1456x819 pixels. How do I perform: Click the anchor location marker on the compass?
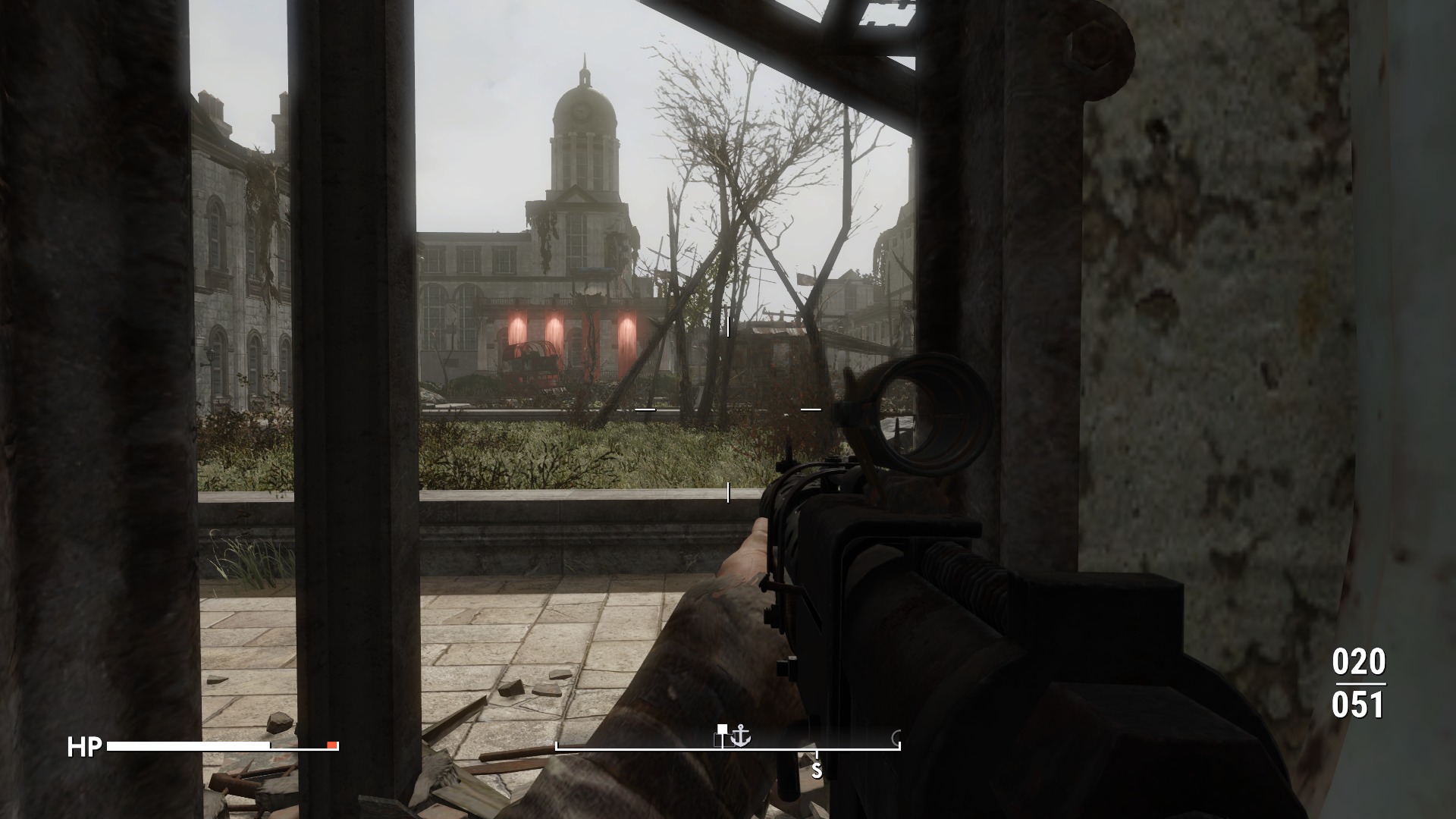click(741, 736)
